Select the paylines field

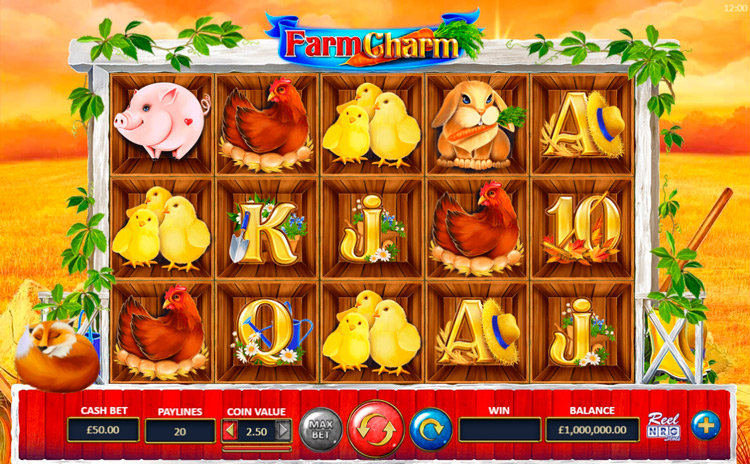point(180,431)
